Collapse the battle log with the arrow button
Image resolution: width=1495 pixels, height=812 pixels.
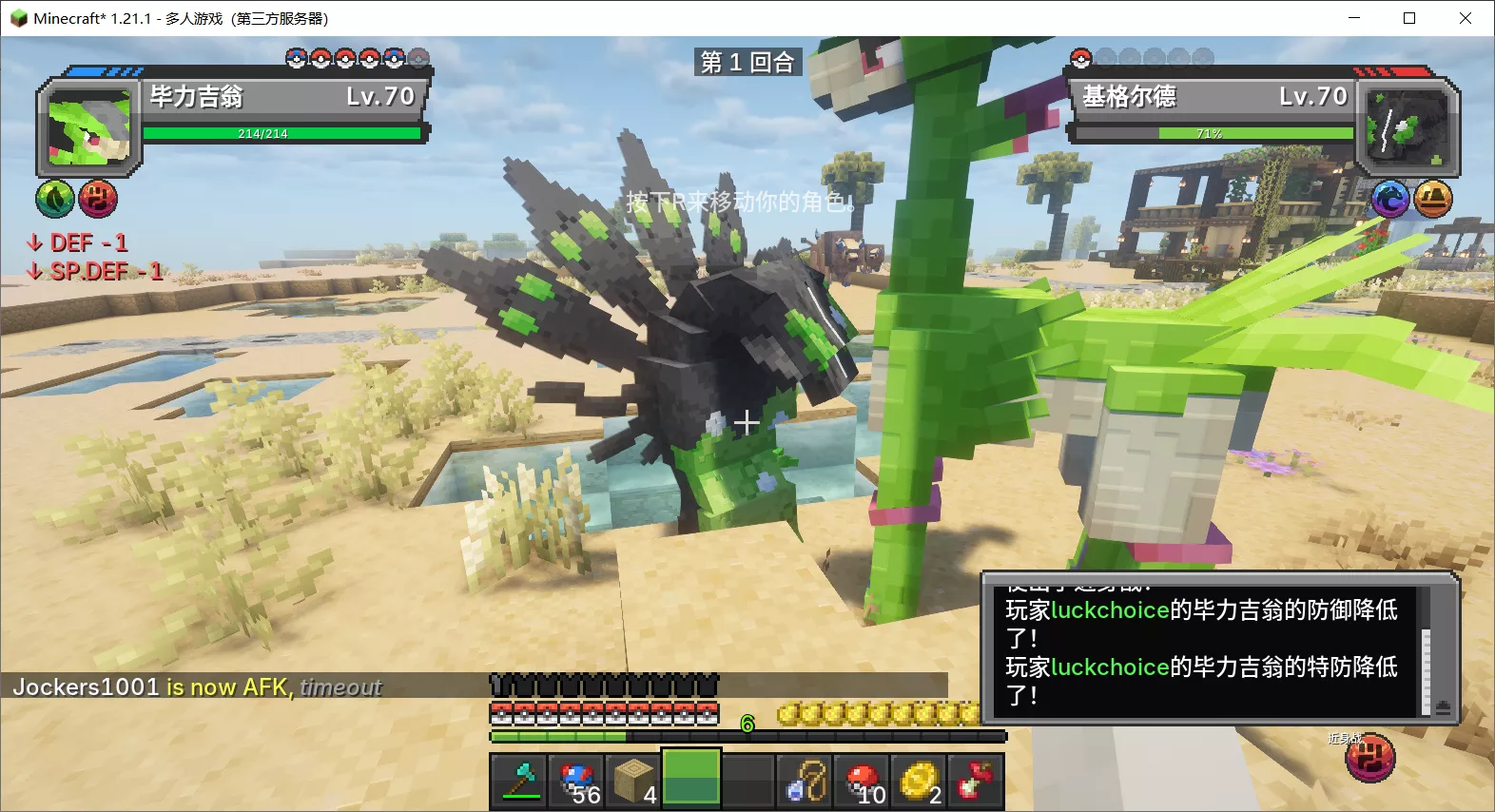(1443, 706)
